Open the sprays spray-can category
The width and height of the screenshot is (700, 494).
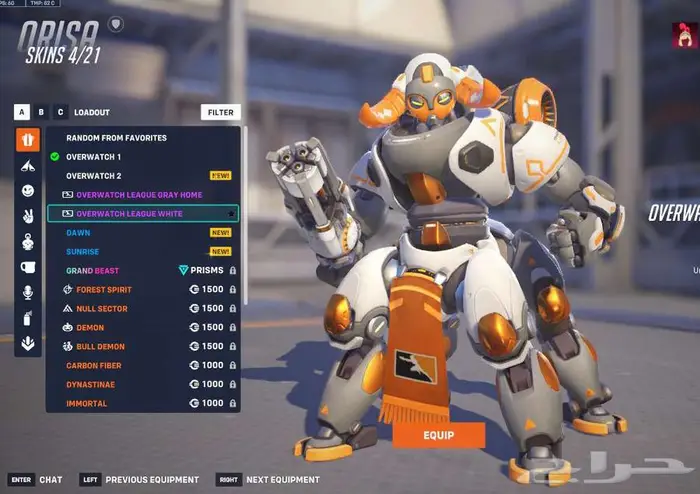(x=28, y=318)
